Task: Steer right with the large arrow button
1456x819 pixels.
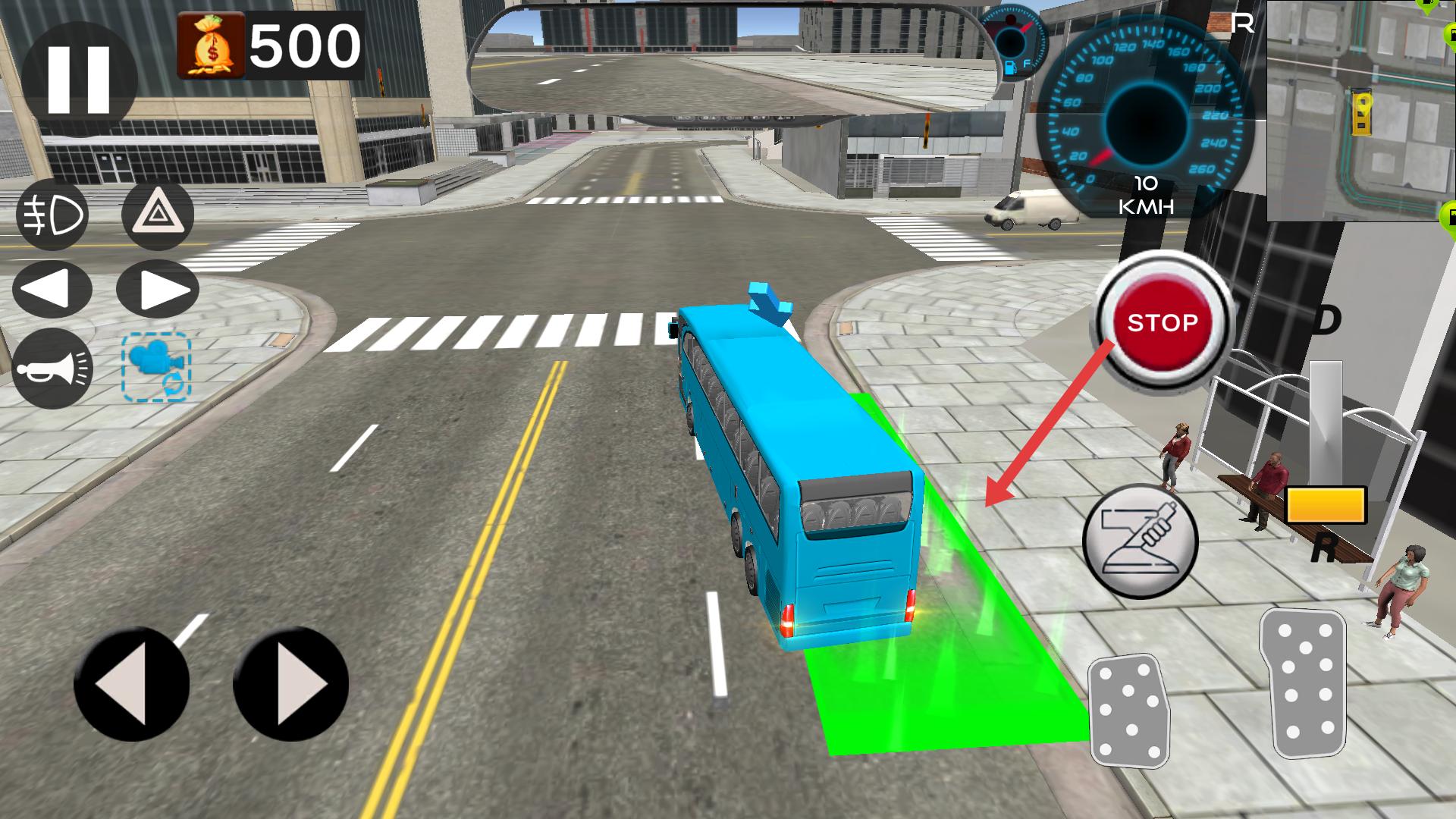Action: click(x=290, y=684)
